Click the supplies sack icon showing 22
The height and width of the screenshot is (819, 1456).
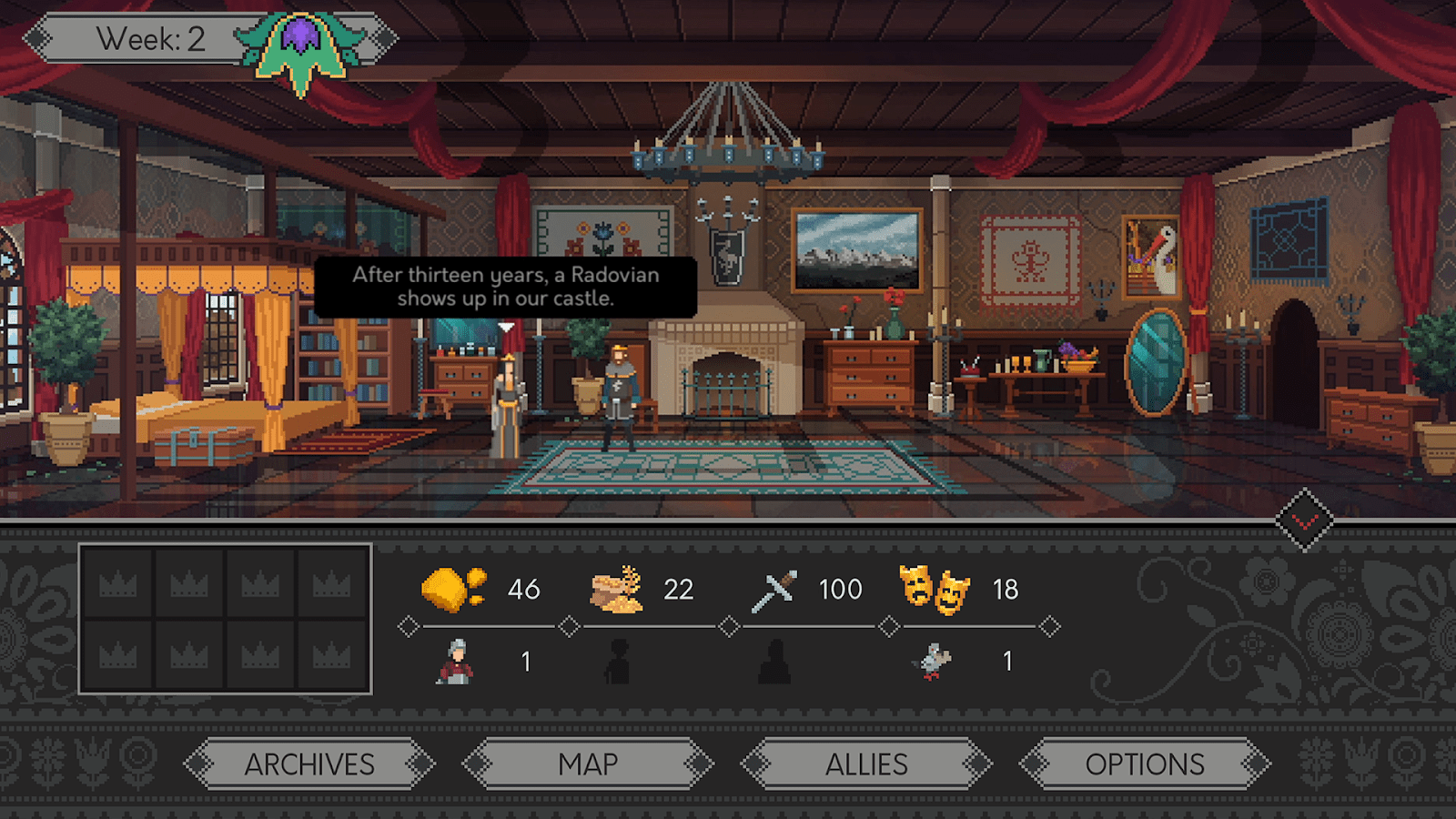coord(616,587)
